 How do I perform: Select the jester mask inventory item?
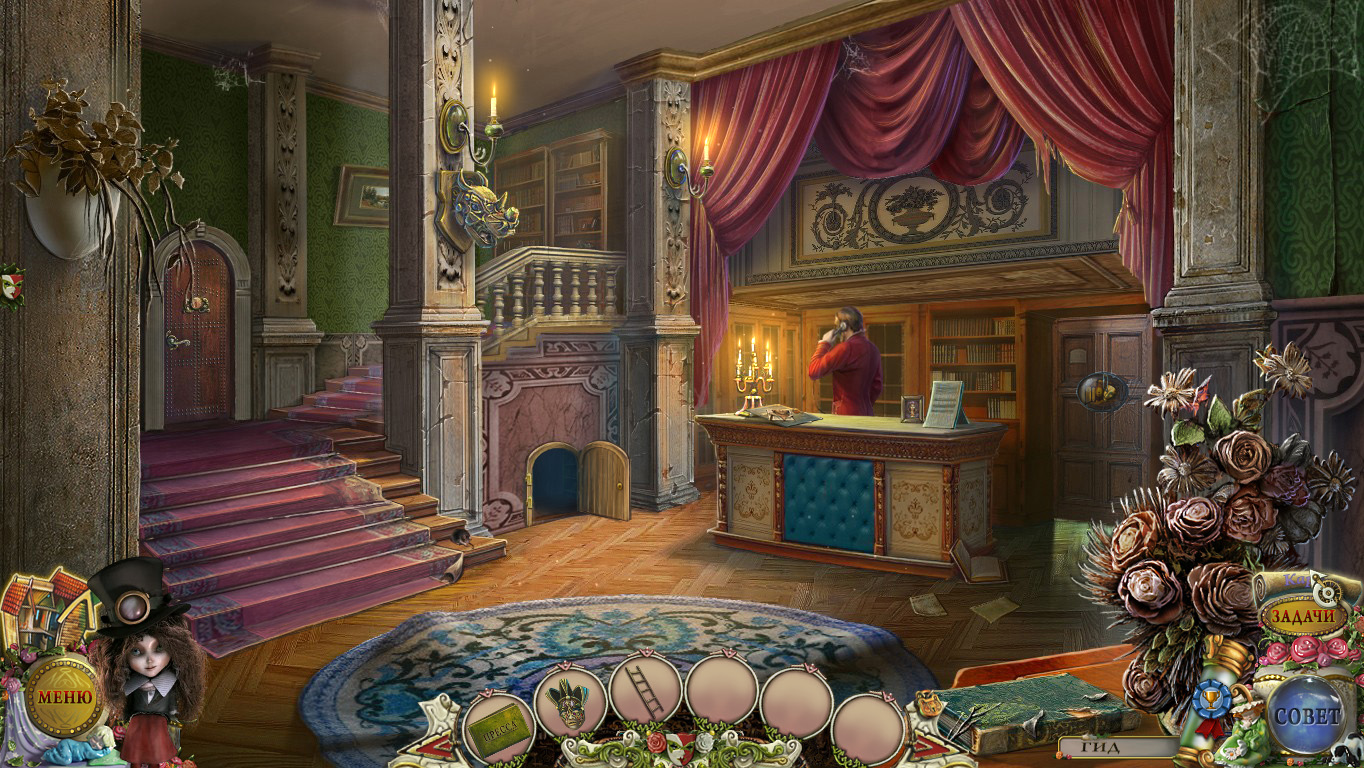[x=571, y=703]
